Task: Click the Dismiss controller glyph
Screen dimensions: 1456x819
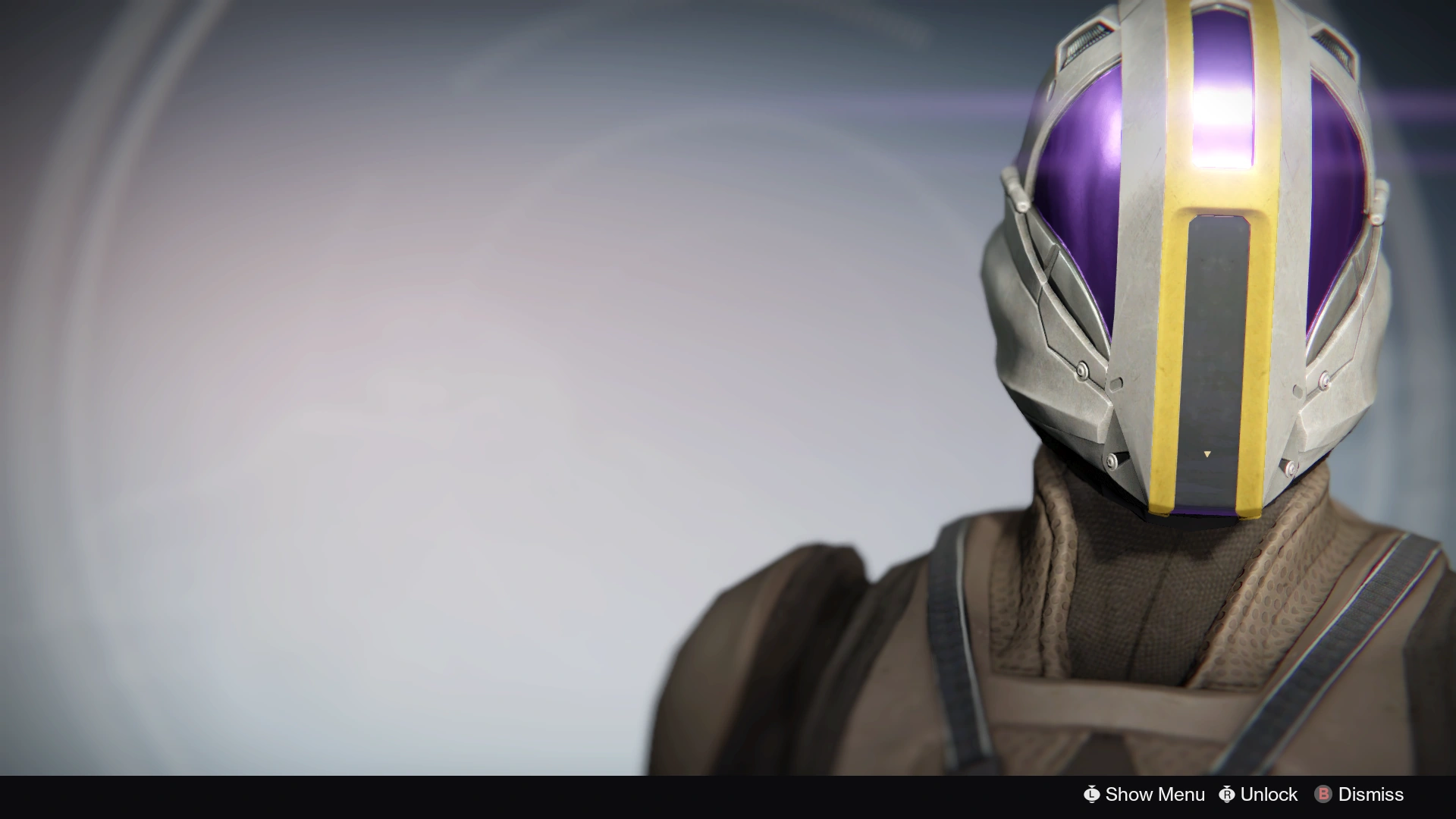Action: point(1323,795)
